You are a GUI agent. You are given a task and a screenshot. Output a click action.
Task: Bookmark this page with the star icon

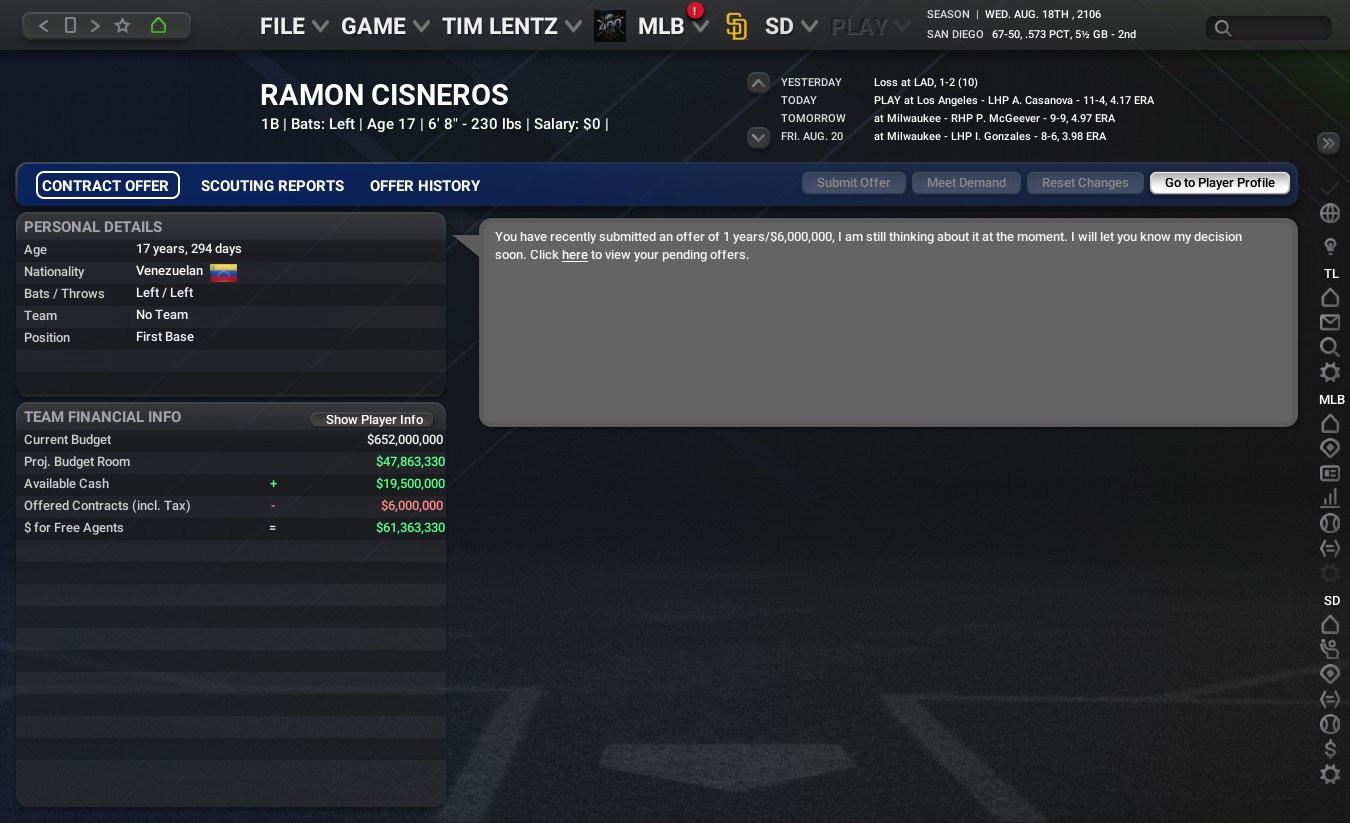(123, 26)
